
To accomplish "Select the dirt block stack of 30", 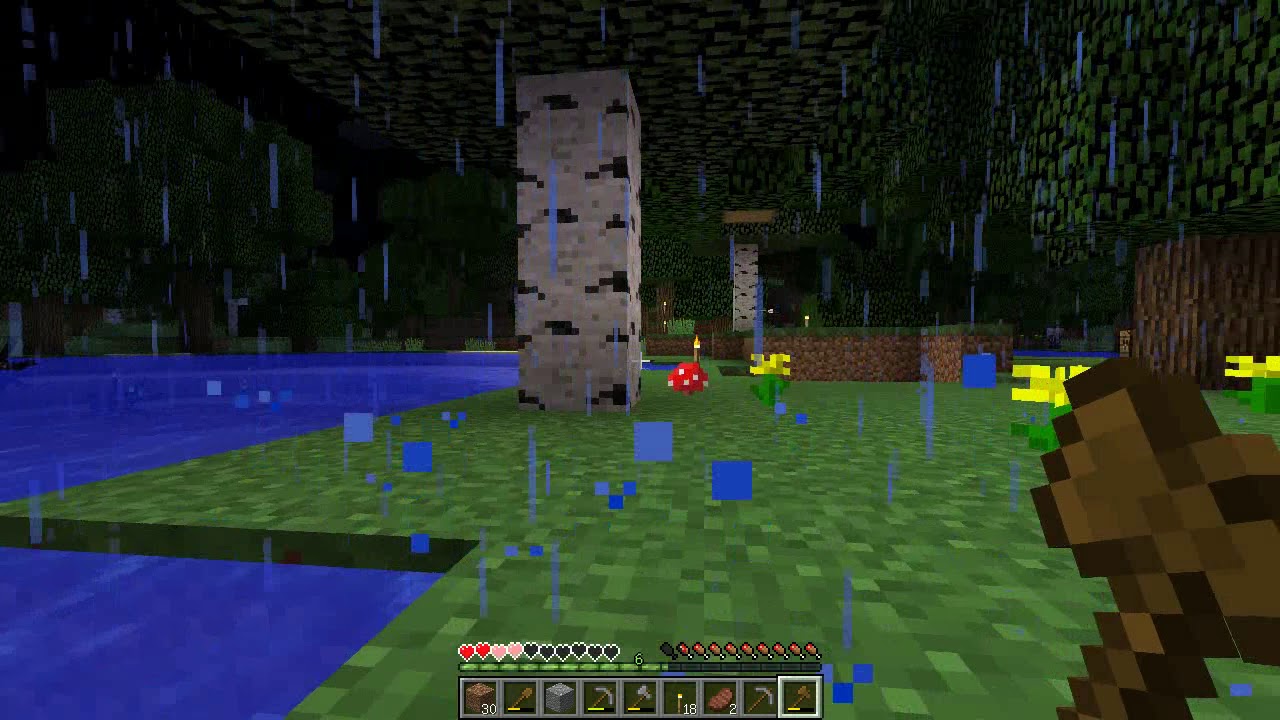I will point(480,697).
